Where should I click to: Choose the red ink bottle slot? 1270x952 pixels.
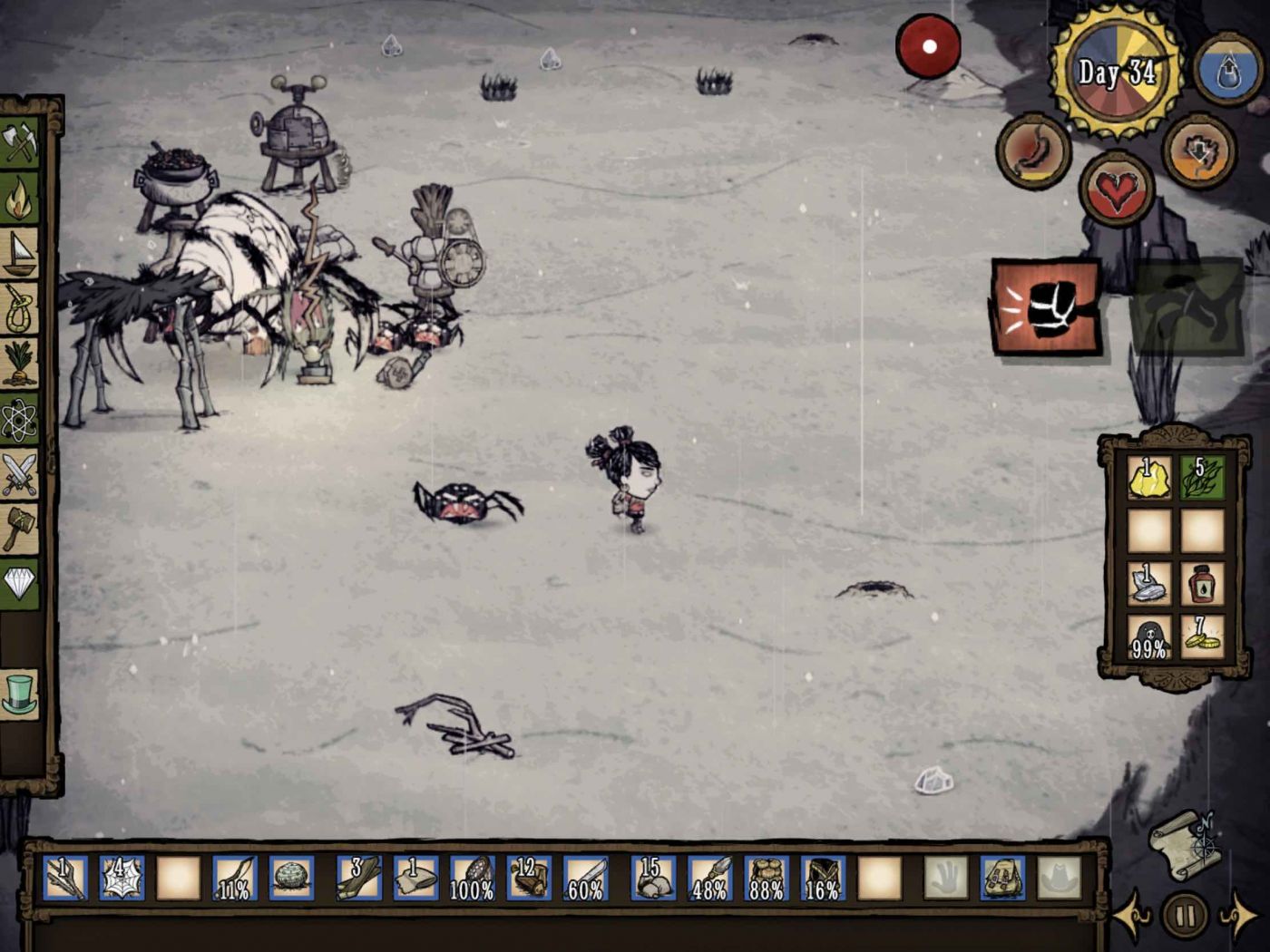click(x=1203, y=585)
